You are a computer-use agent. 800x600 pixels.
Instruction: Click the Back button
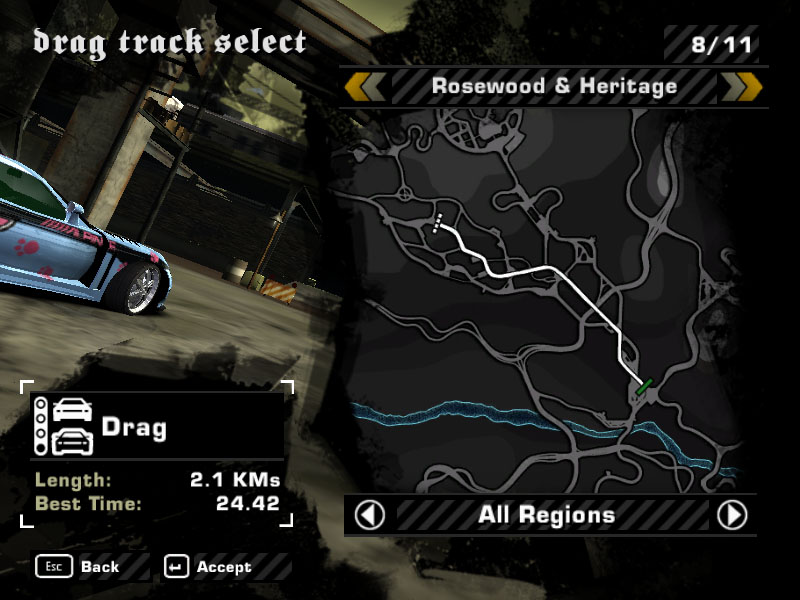coord(79,567)
